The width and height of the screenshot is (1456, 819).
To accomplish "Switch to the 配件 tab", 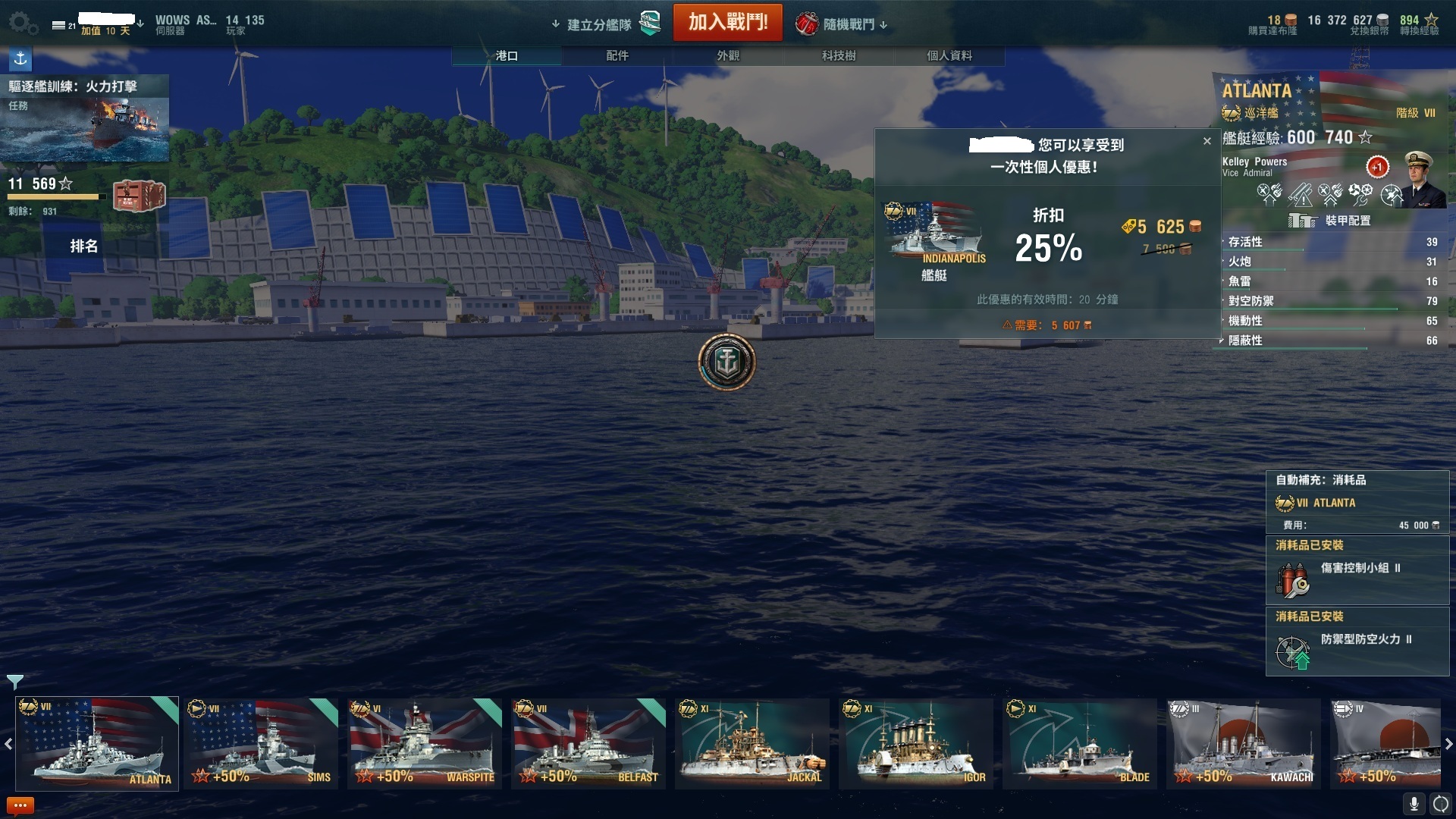I will [x=617, y=55].
